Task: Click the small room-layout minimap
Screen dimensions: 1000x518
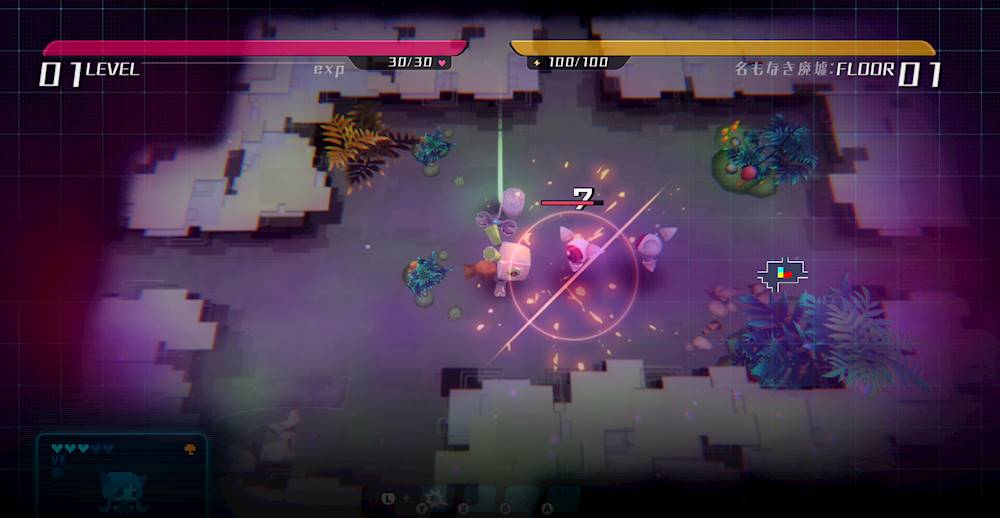Action: [782, 274]
